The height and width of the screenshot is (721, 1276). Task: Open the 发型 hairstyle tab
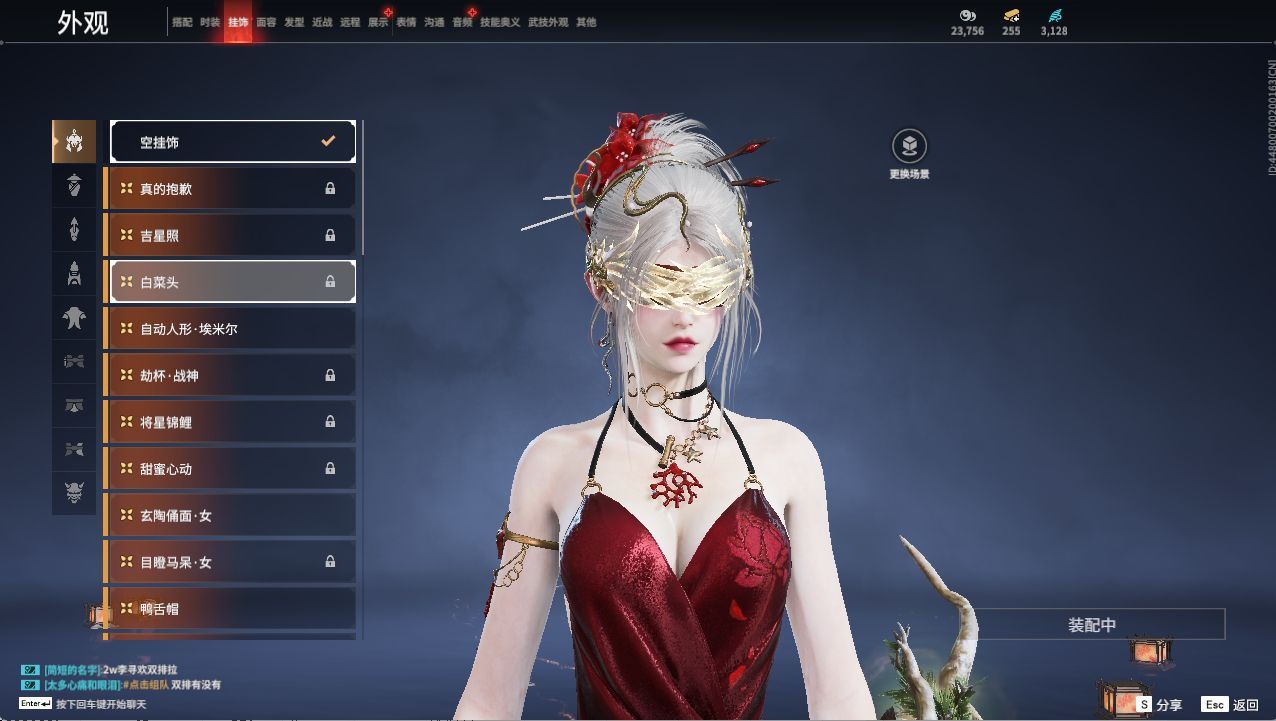[294, 22]
